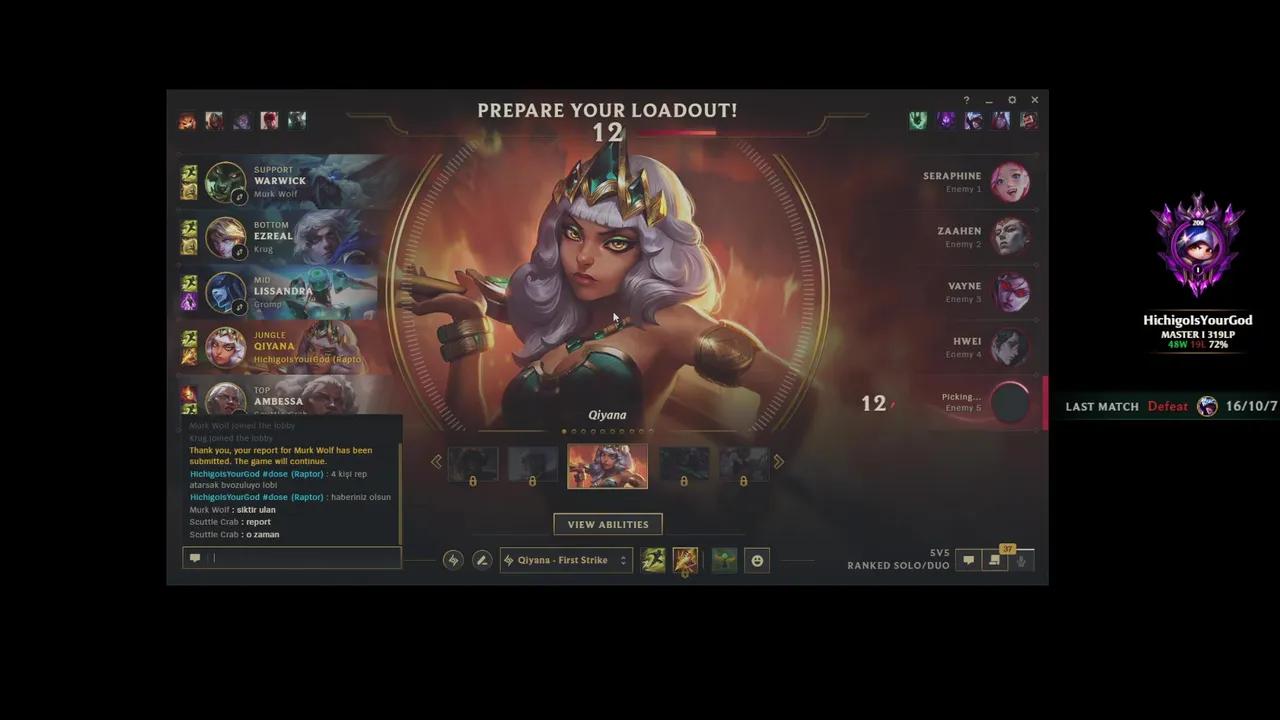This screenshot has width=1280, height=720.
Task: Change the Flash summoner spell icon
Action: (x=685, y=560)
